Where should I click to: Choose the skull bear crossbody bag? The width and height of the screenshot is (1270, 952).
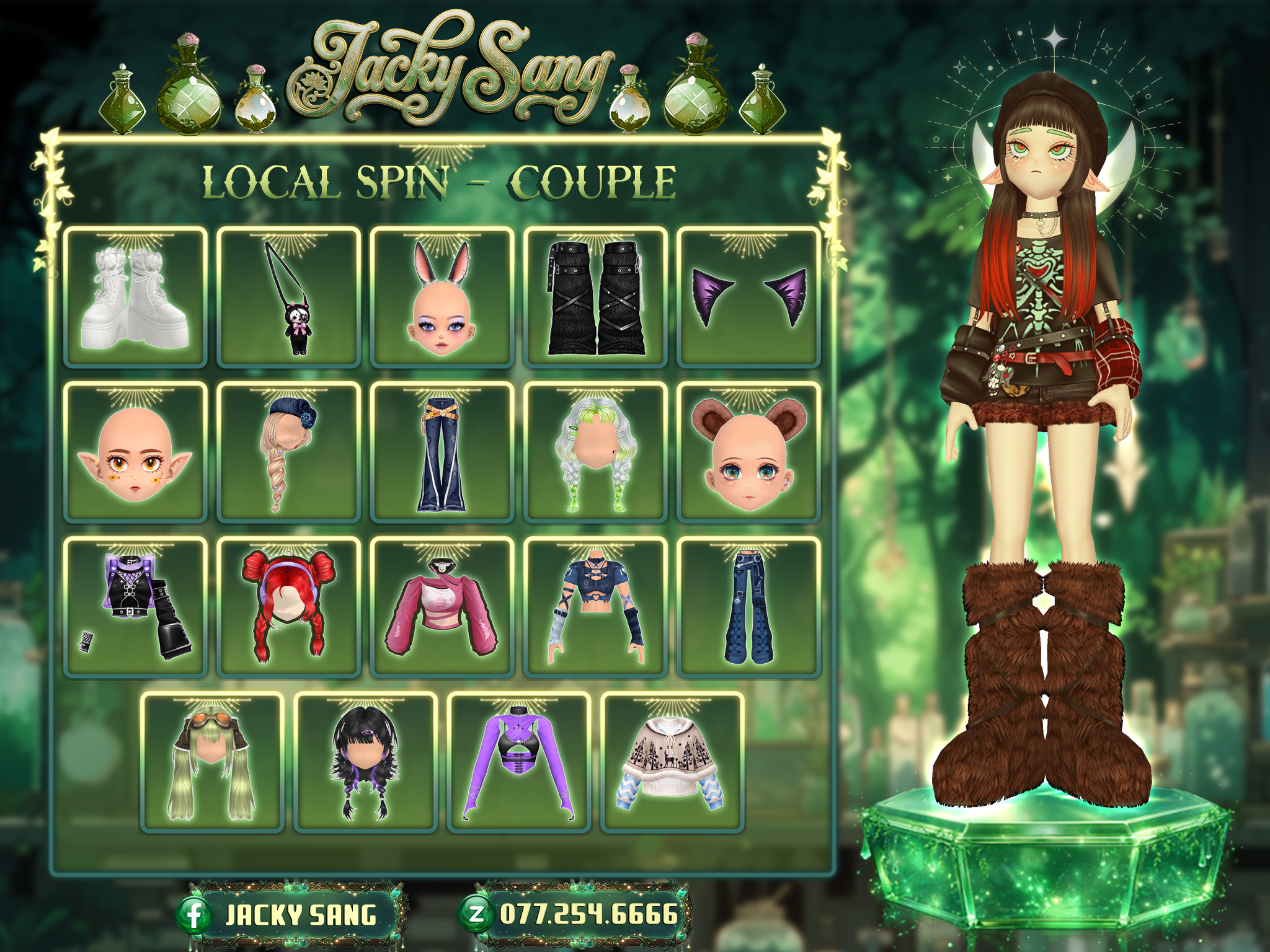pyautogui.click(x=288, y=297)
